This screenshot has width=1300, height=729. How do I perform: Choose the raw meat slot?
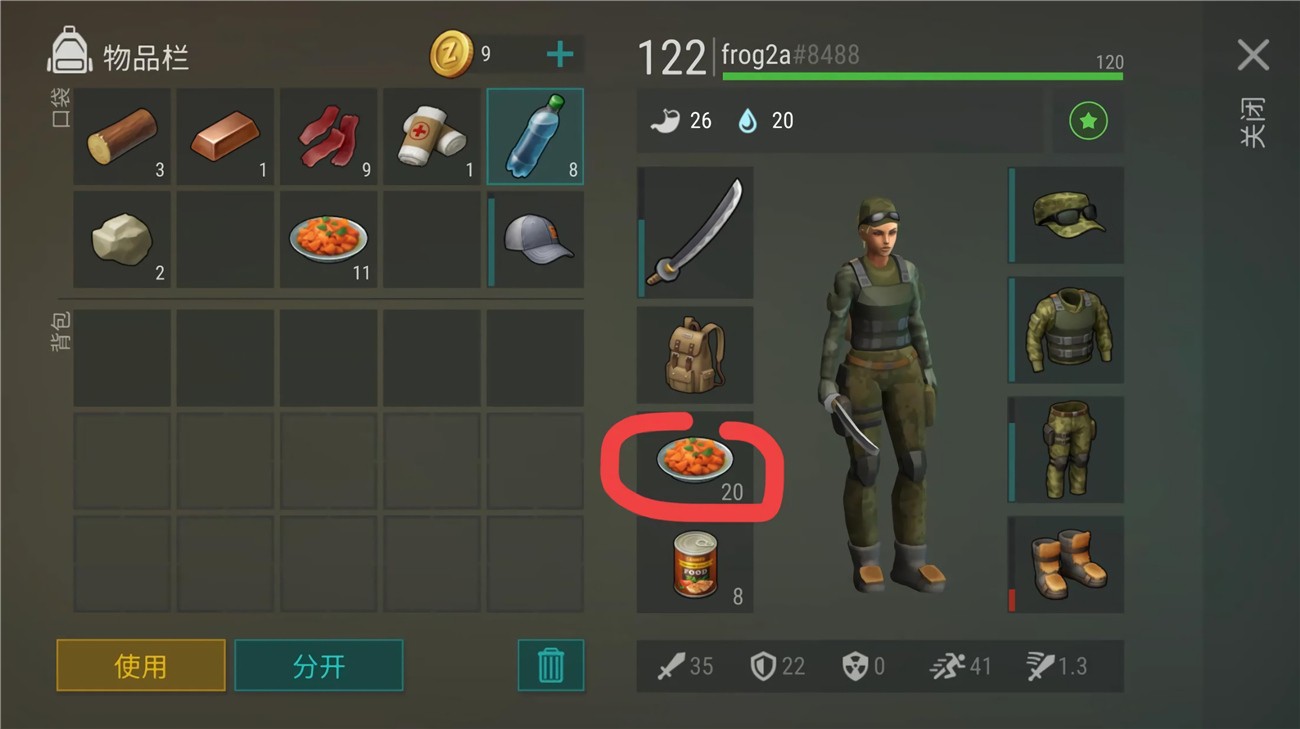point(329,137)
